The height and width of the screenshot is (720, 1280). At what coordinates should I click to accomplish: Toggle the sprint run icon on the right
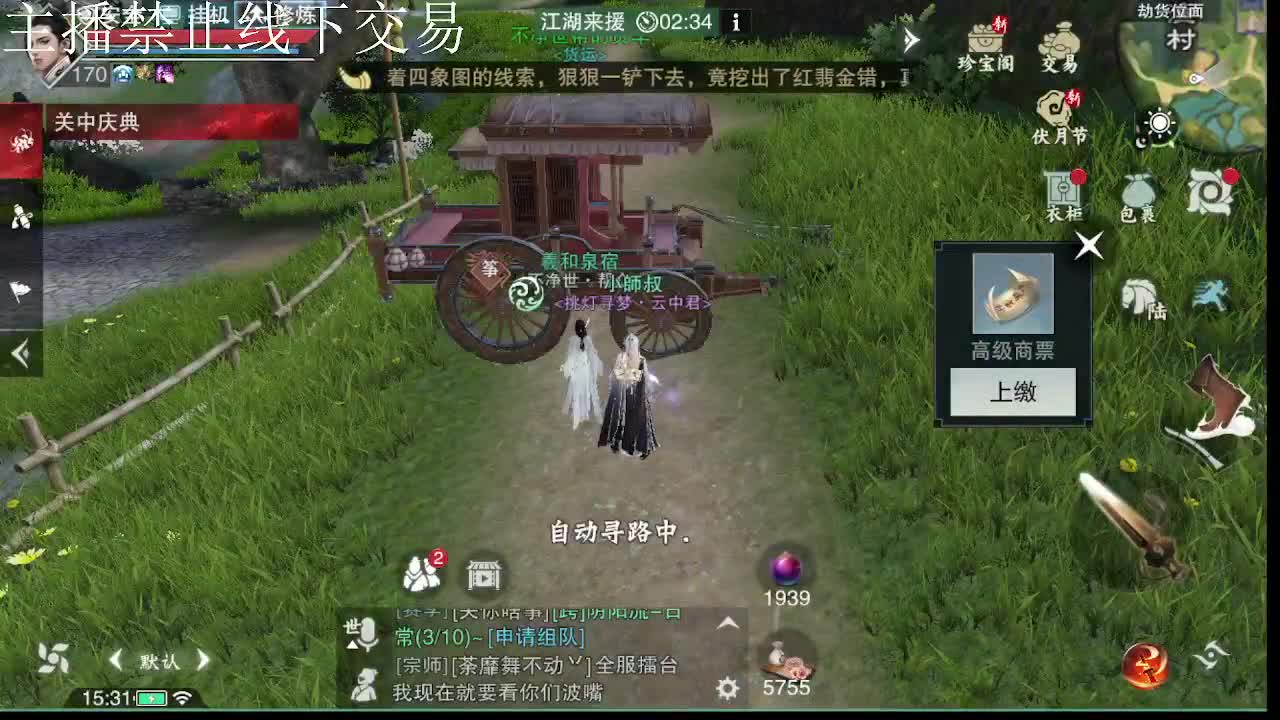point(1214,290)
